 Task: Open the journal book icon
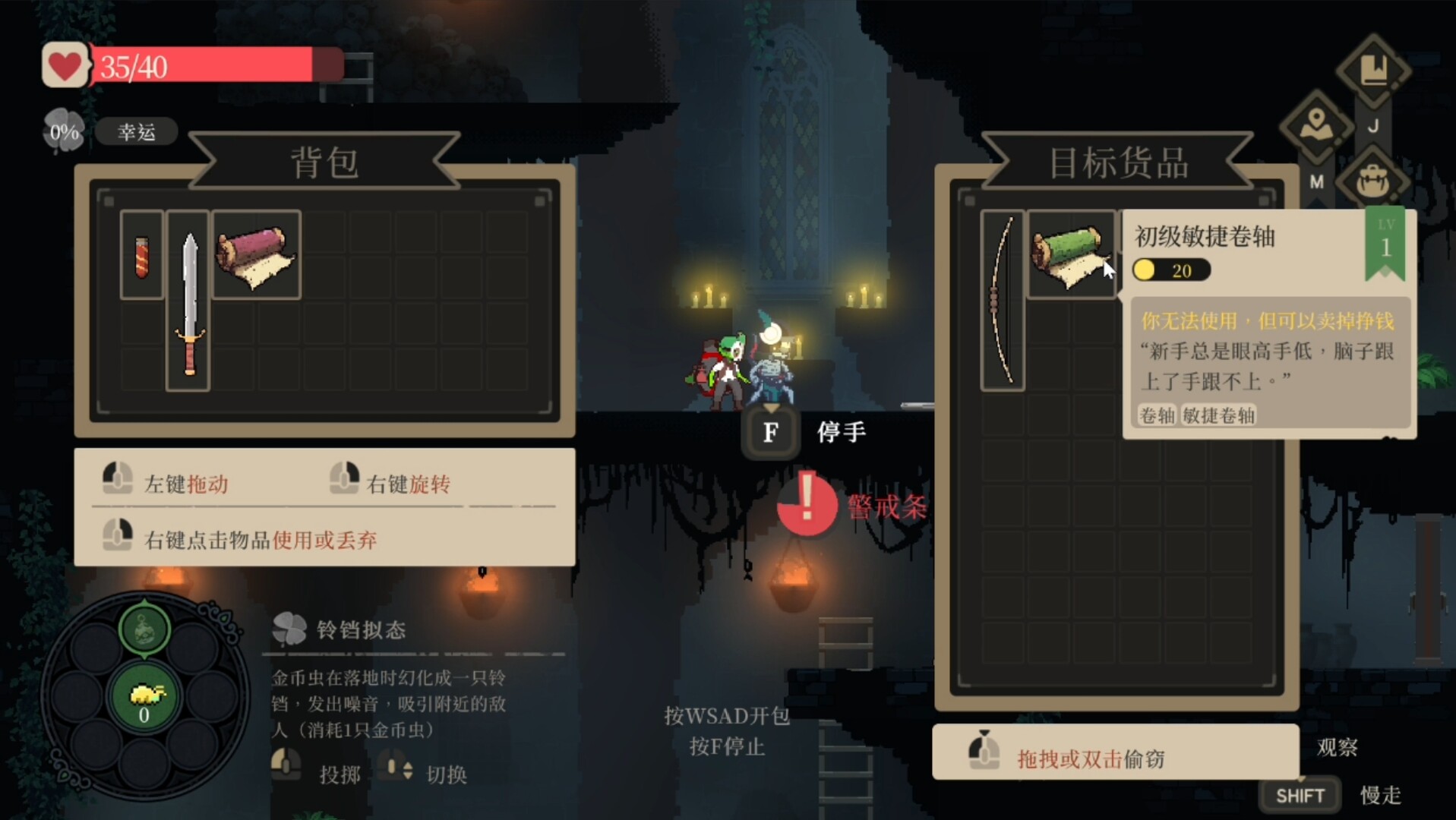click(x=1373, y=72)
